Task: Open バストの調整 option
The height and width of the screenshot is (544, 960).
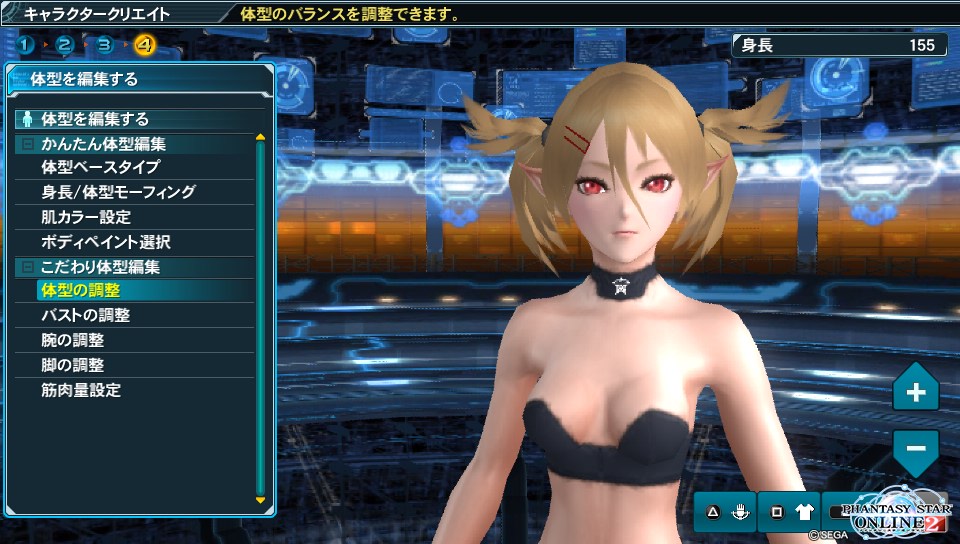Action: (x=86, y=316)
